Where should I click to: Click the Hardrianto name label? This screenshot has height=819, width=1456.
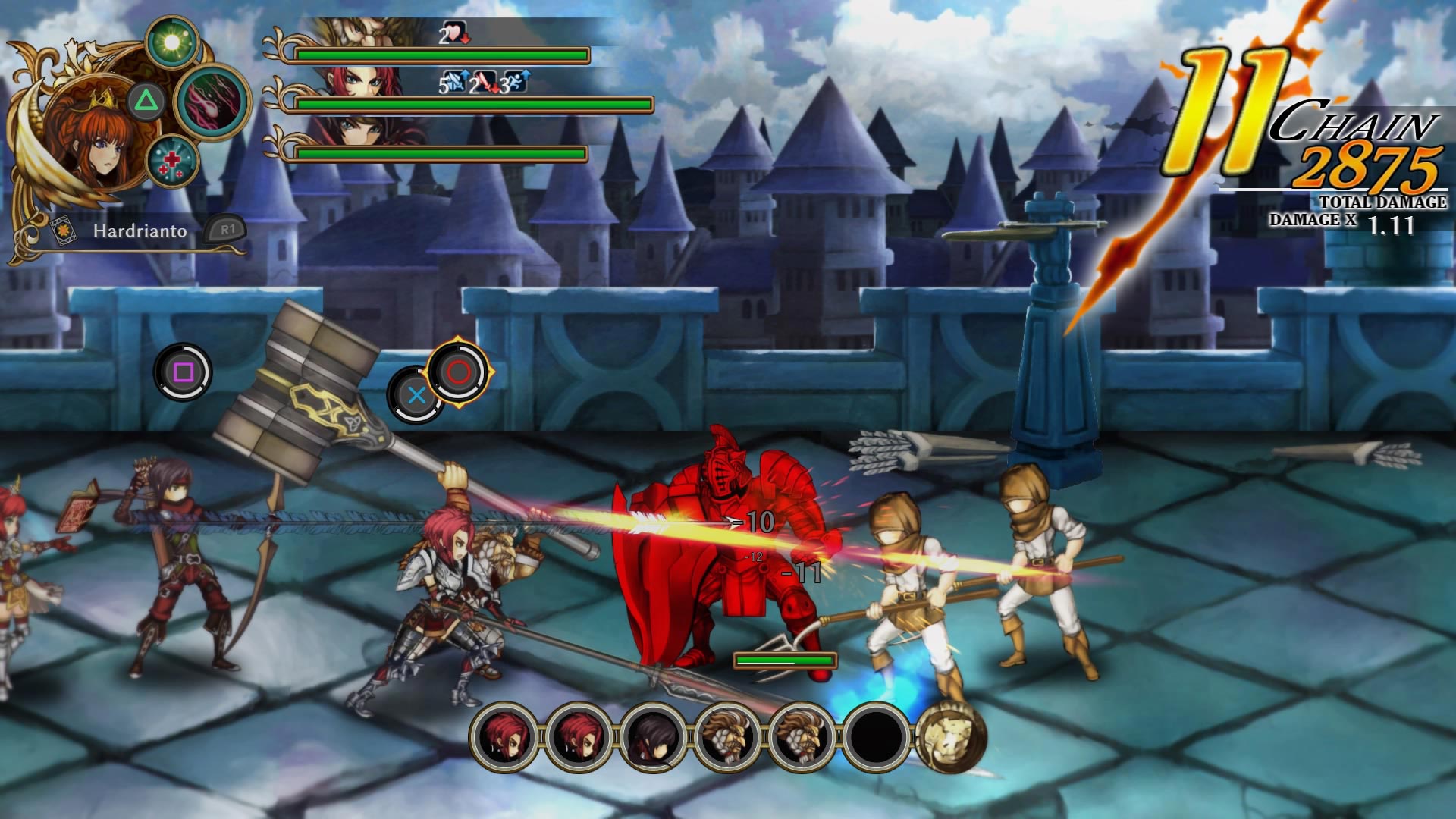click(x=140, y=231)
